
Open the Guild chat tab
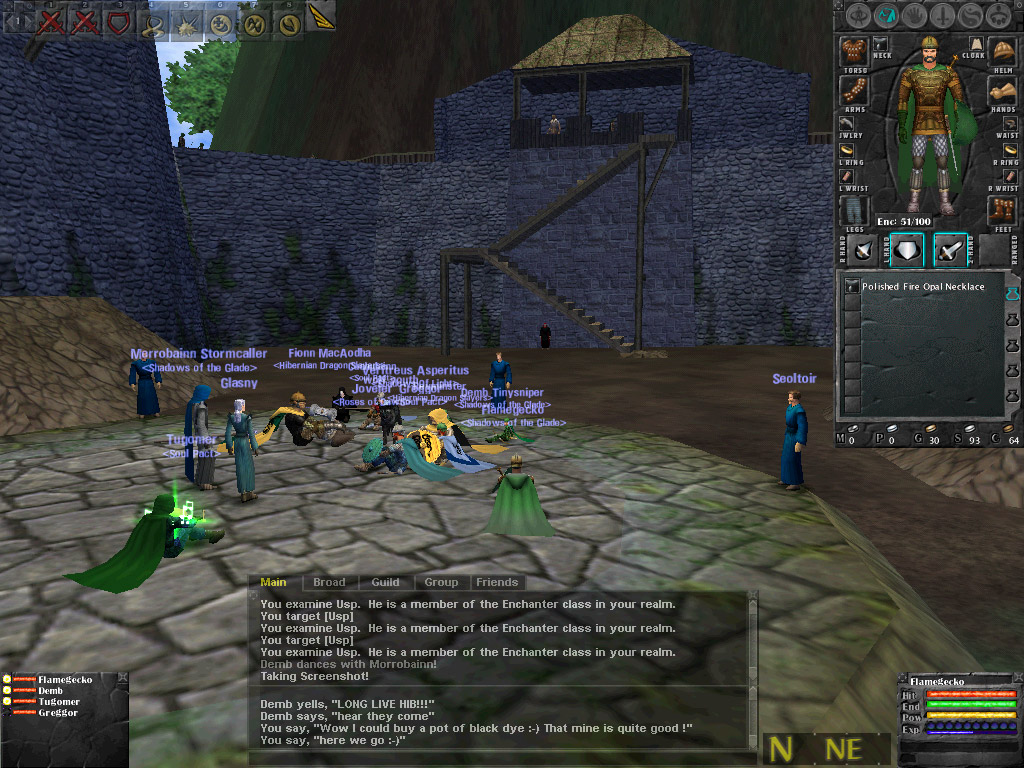[x=385, y=582]
